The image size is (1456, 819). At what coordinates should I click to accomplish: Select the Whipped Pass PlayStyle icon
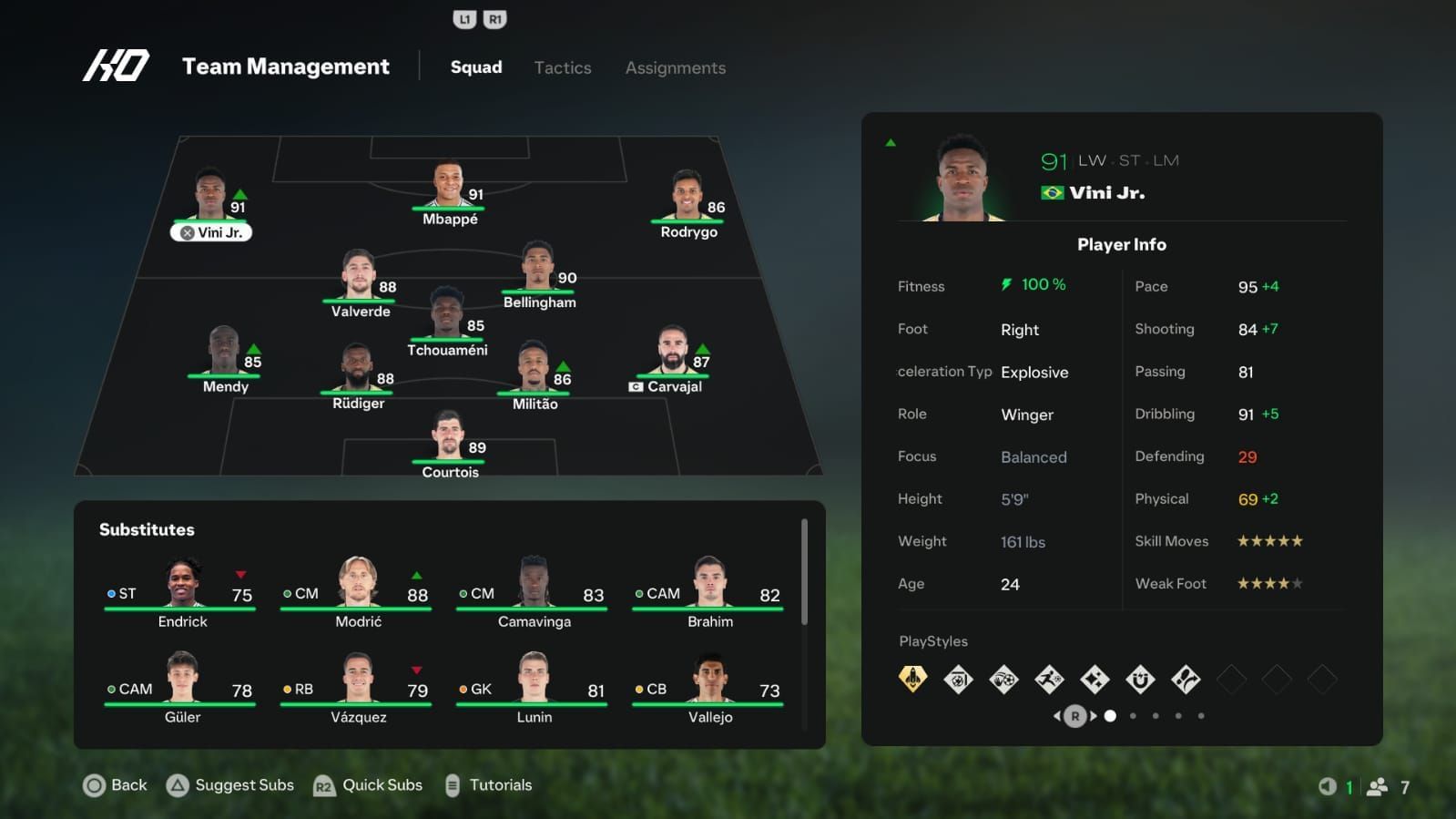tap(1003, 680)
